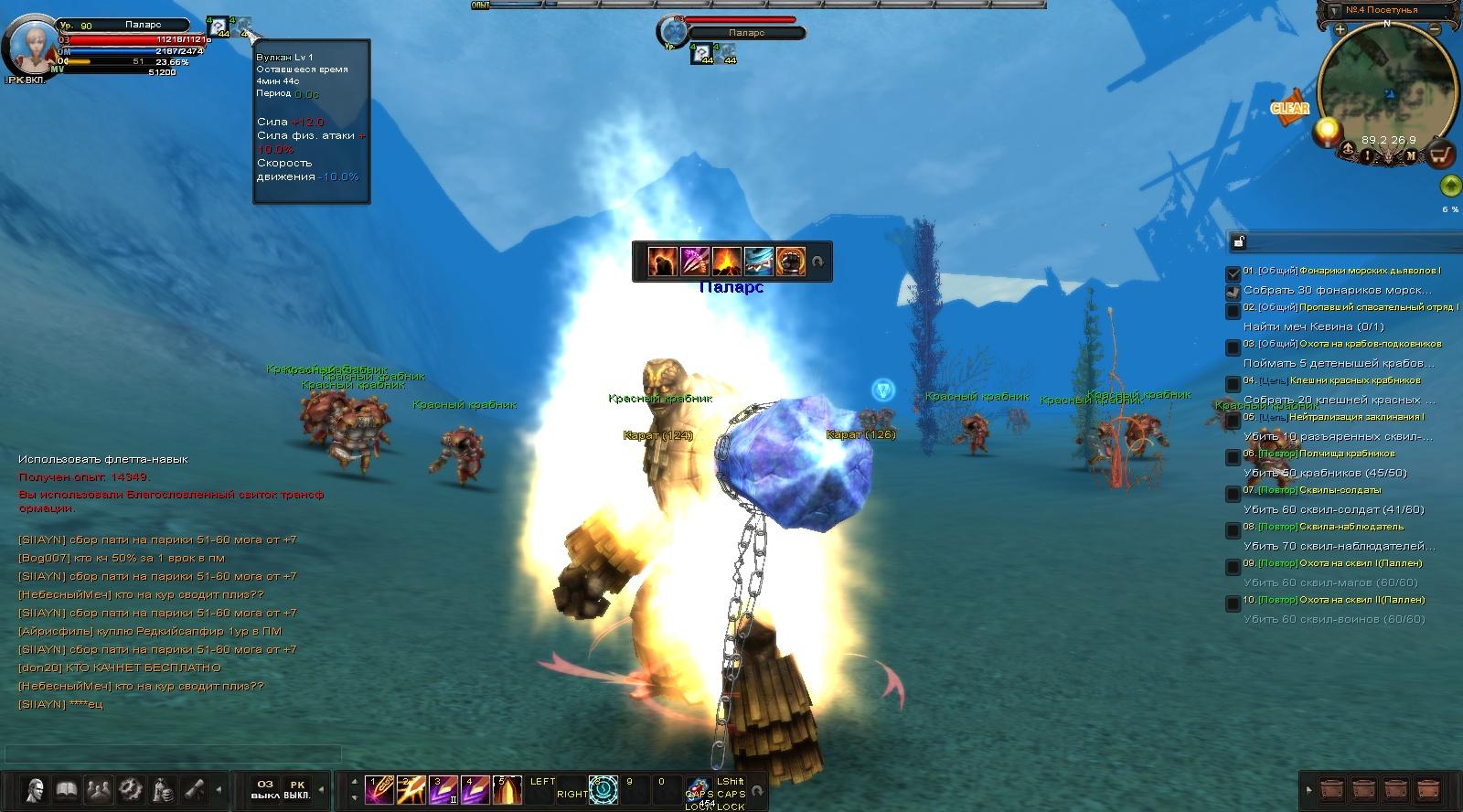Zoom out the minimap with minus button

[x=1435, y=29]
